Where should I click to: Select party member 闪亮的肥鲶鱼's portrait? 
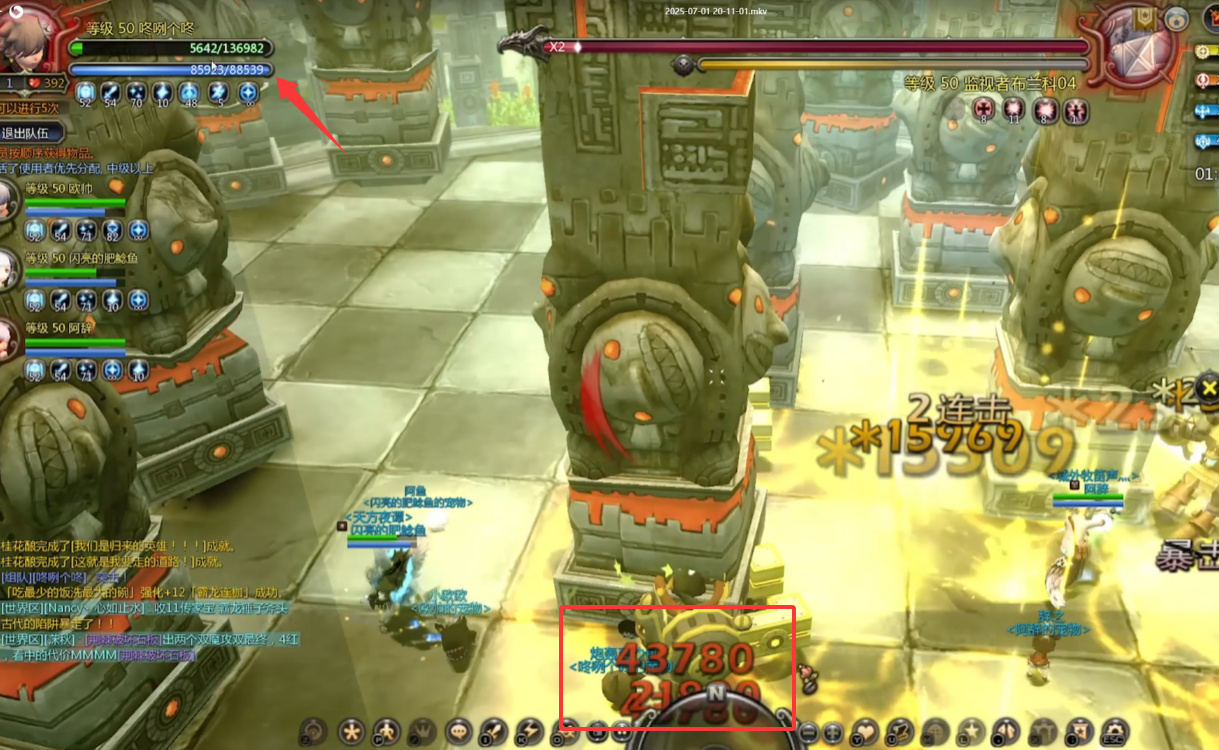point(8,270)
